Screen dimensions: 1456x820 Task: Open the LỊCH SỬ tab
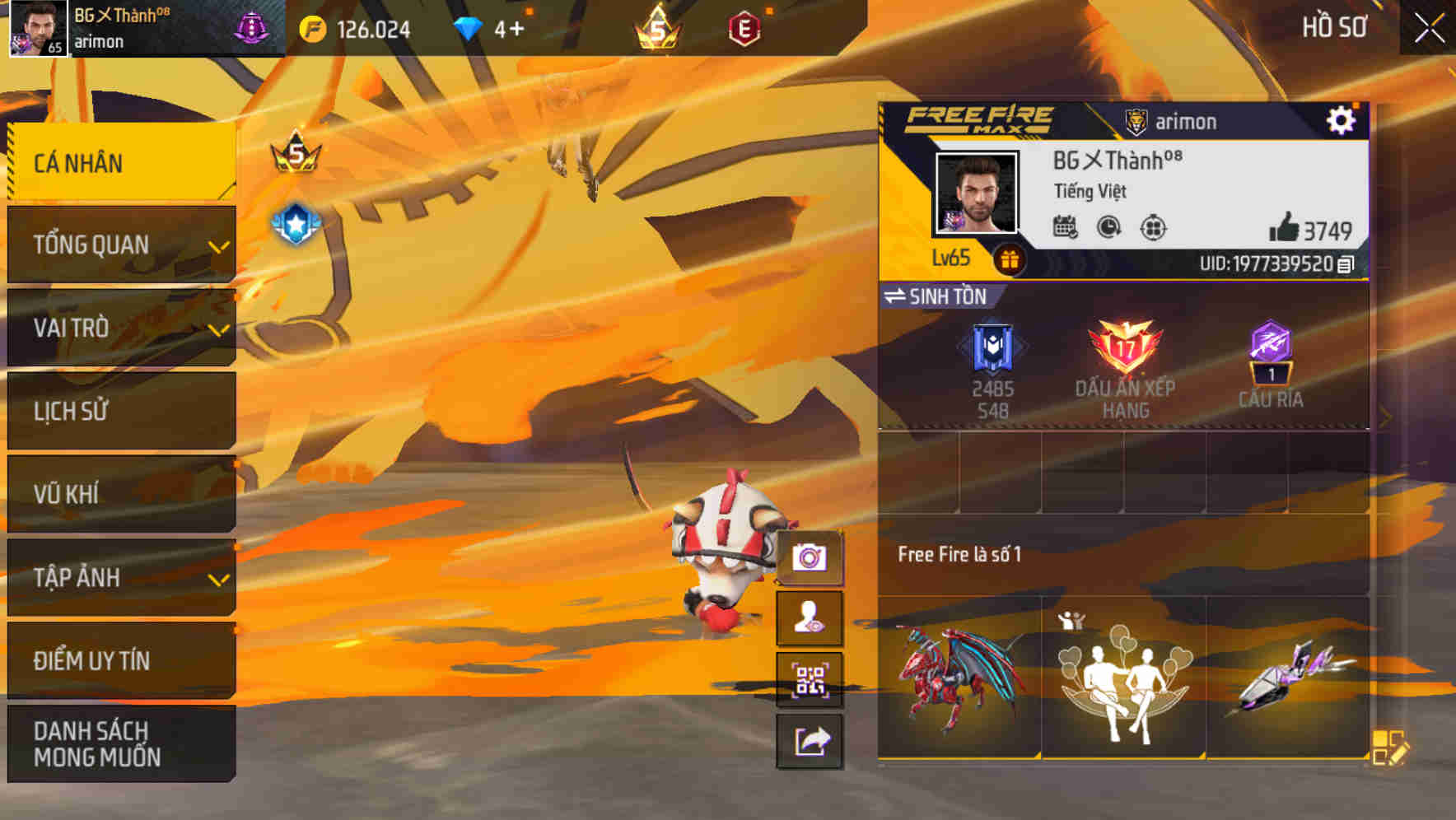(121, 411)
